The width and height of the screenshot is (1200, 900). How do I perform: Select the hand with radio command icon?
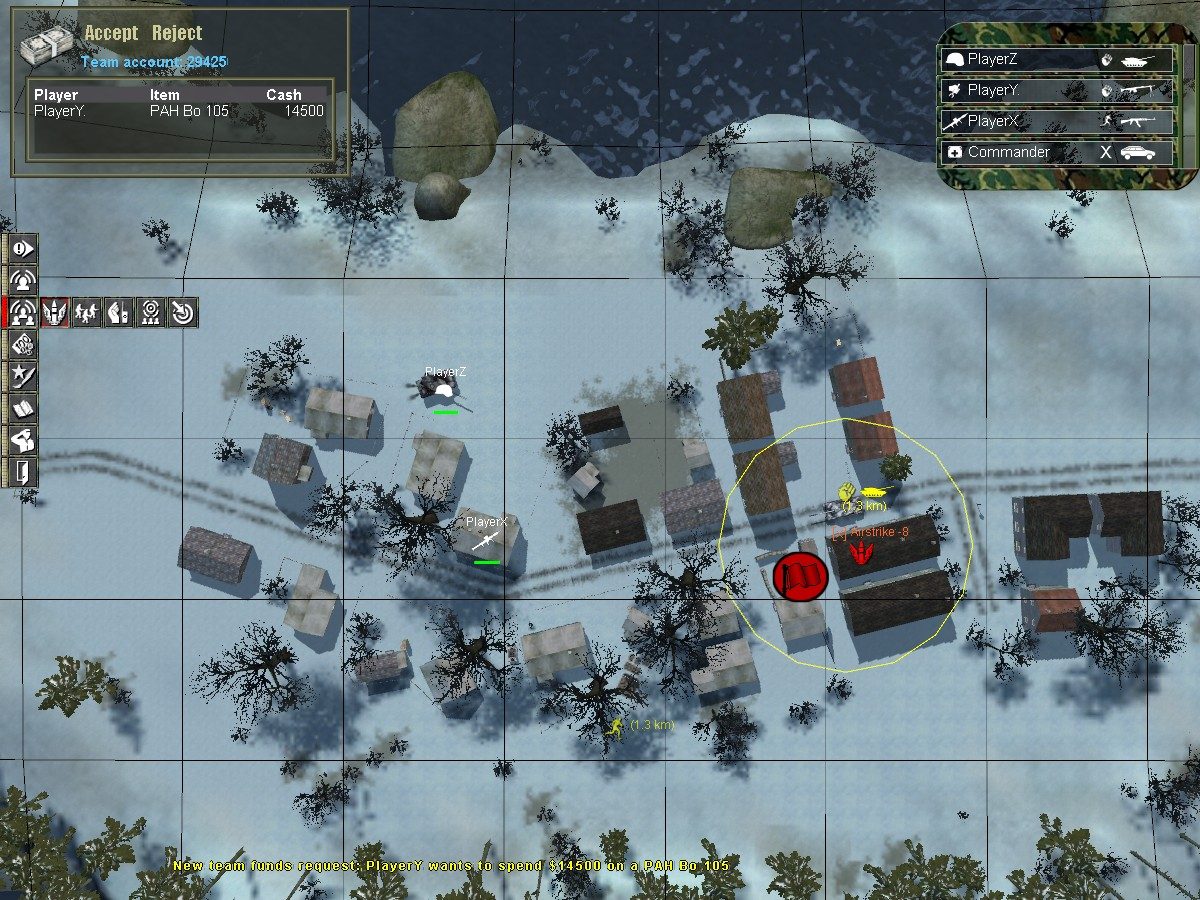(x=118, y=313)
